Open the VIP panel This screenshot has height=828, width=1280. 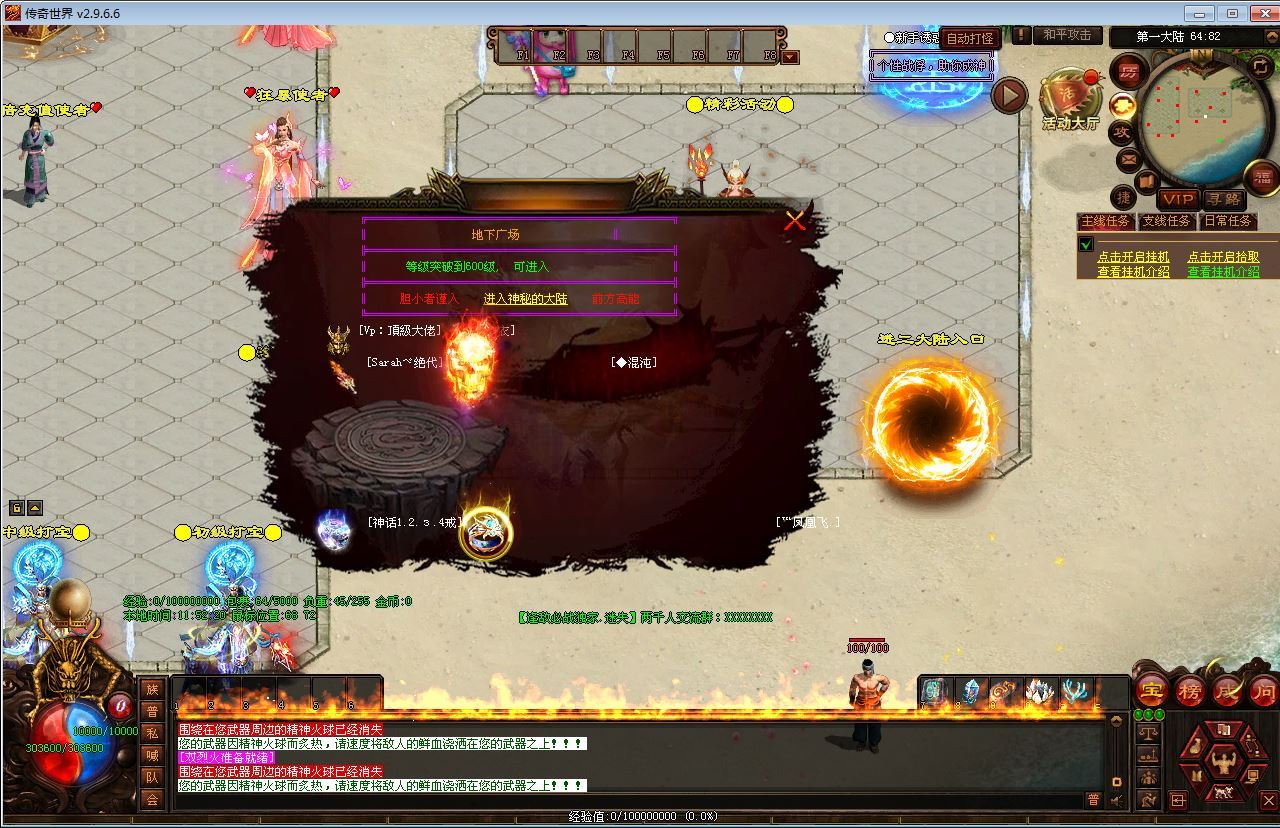coord(1178,200)
